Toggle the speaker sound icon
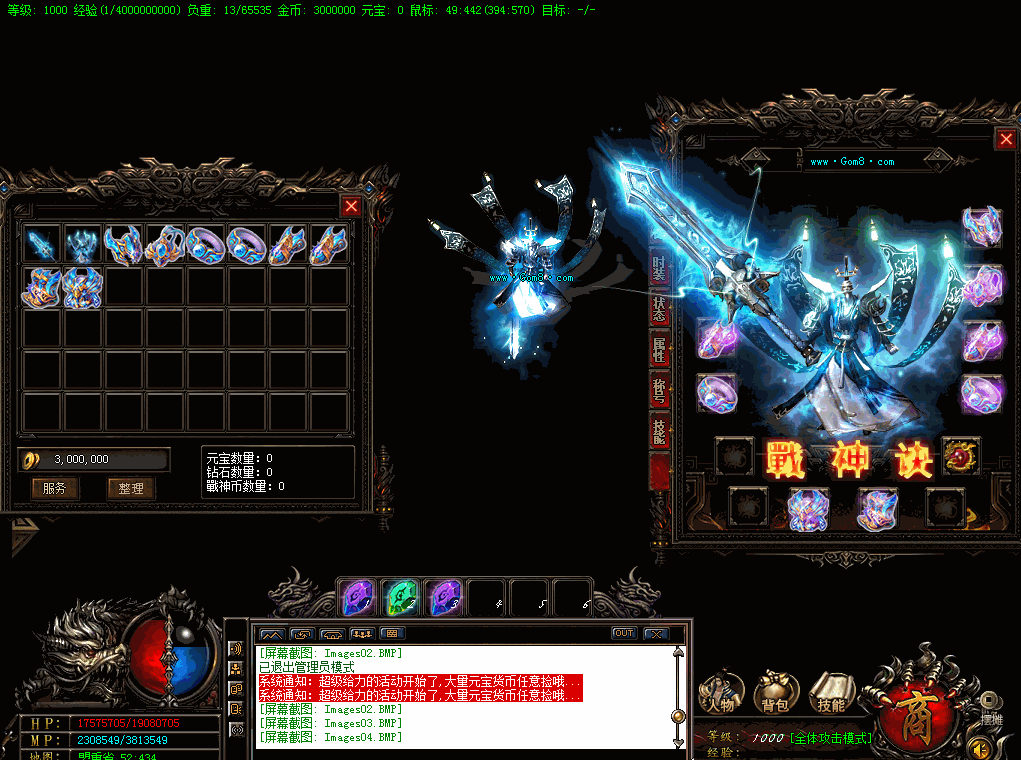 click(x=981, y=747)
